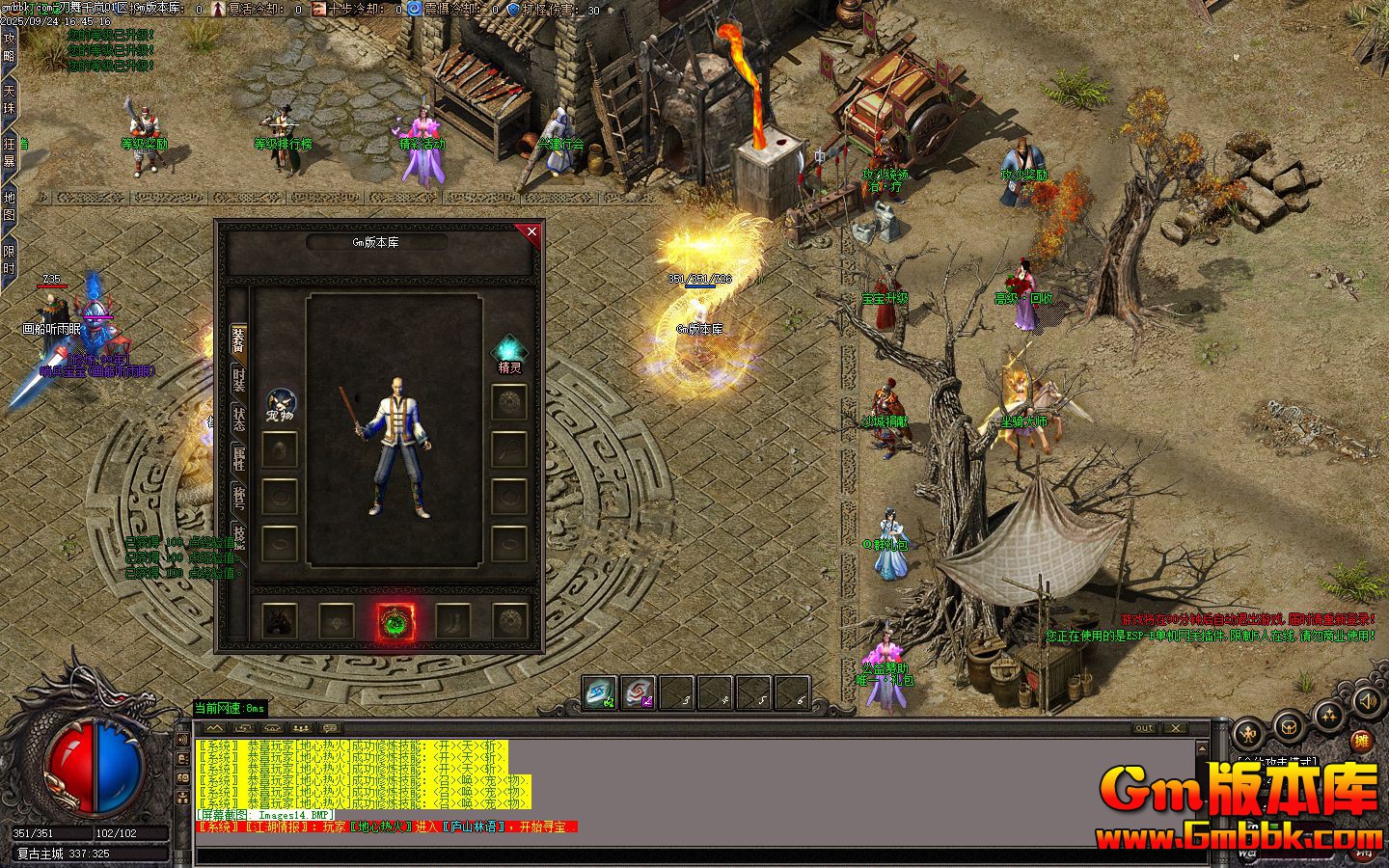Show the 属性 attributes tab
This screenshot has height=868, width=1389.
pos(238,458)
